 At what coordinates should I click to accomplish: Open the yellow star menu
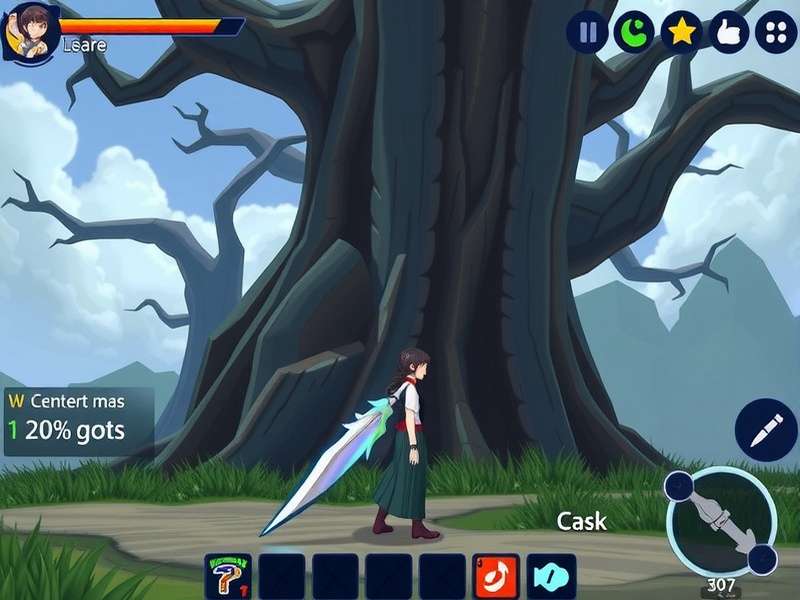pyautogui.click(x=681, y=33)
